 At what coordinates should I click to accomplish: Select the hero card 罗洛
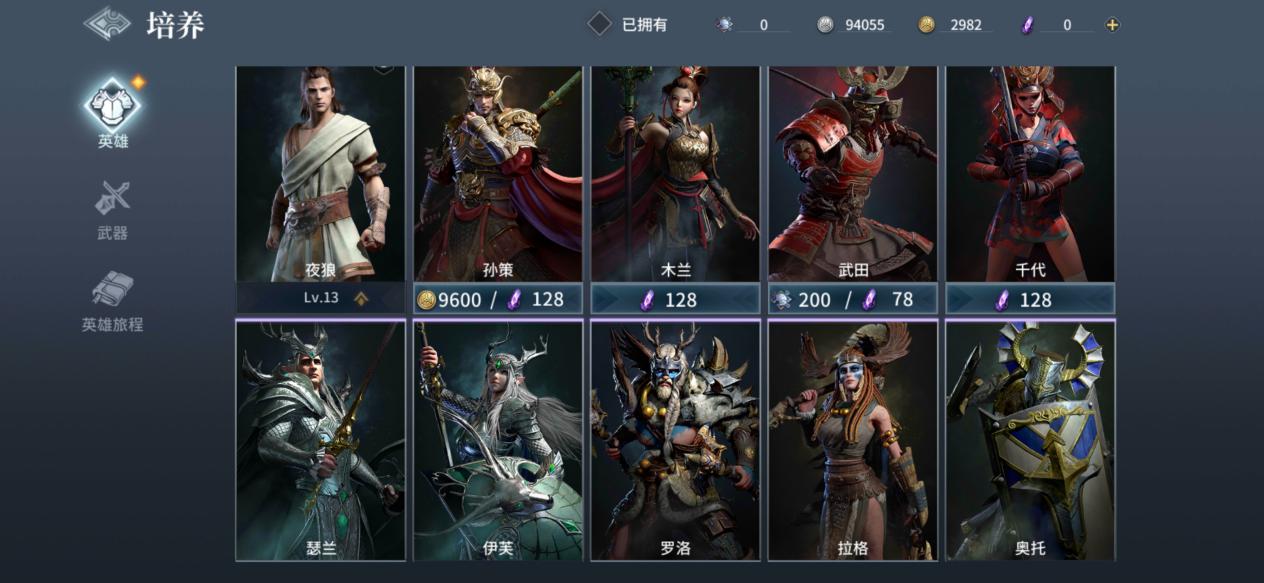676,440
